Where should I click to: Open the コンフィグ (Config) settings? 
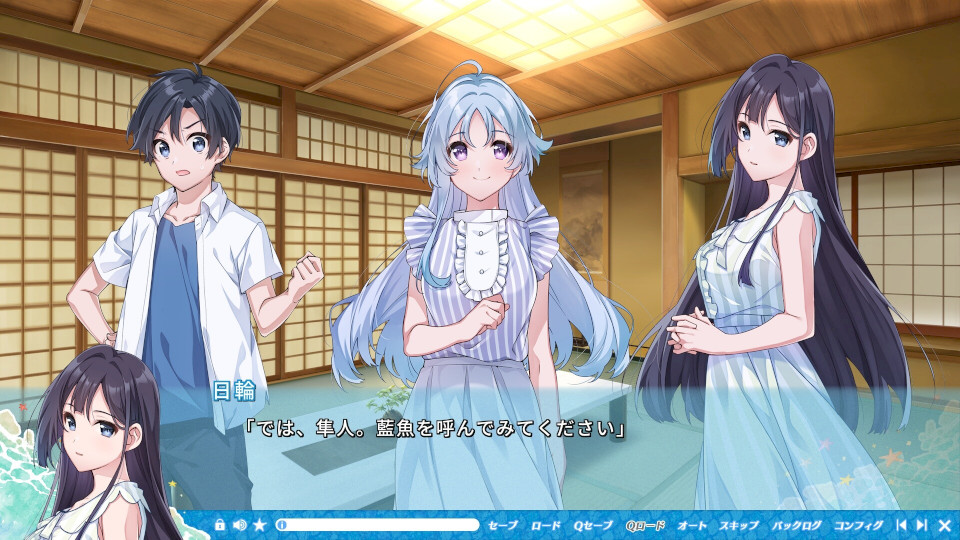(858, 525)
